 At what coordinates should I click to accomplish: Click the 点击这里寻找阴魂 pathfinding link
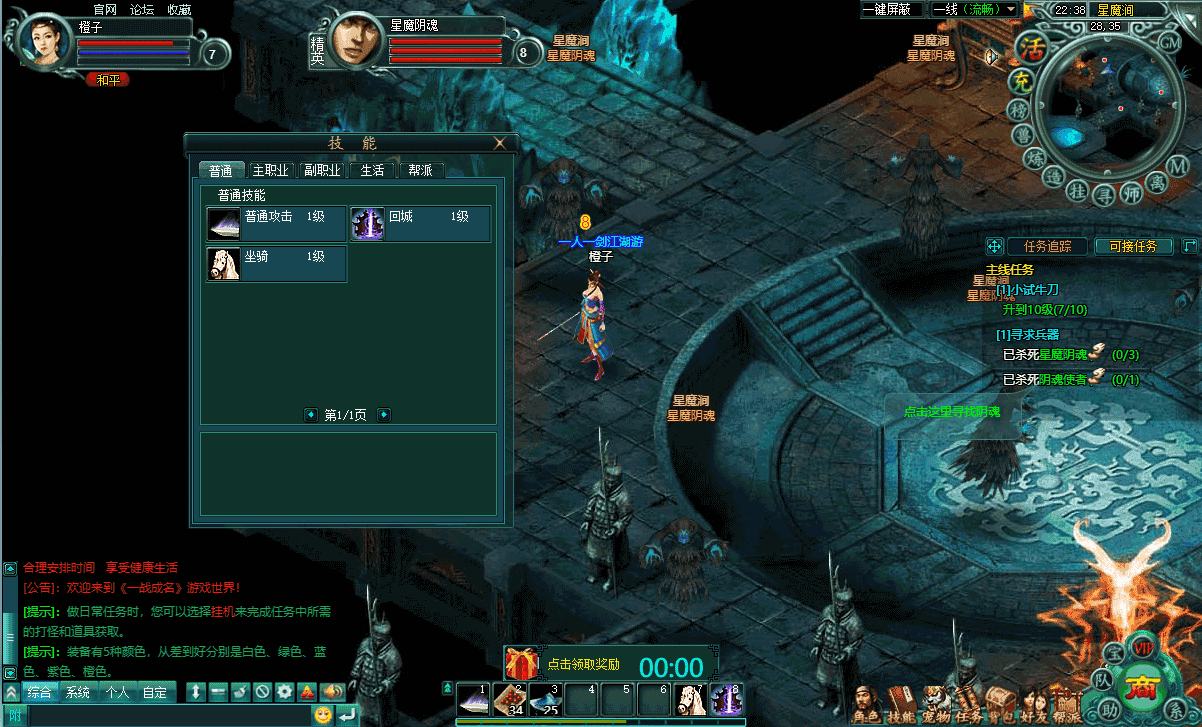951,411
